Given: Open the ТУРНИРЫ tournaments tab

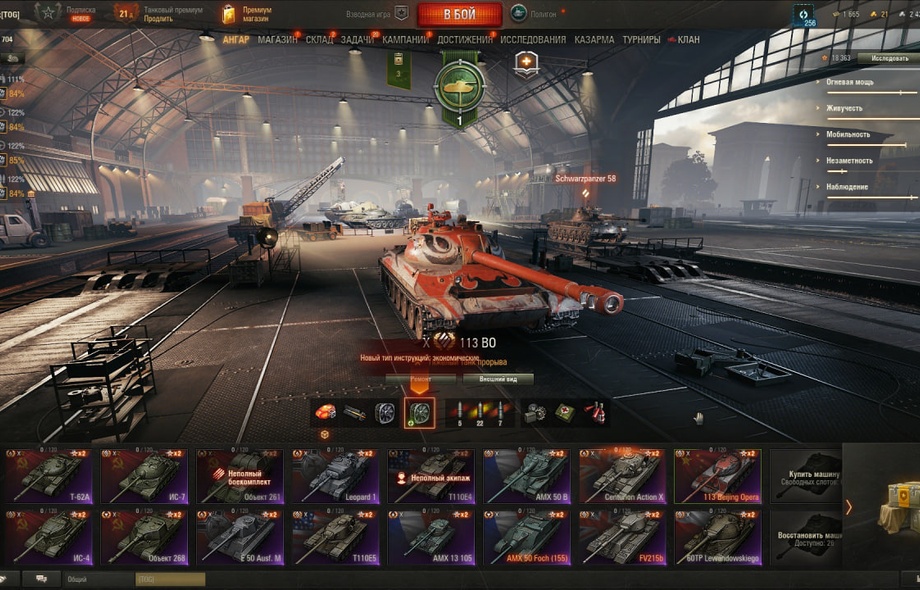Looking at the screenshot, I should pyautogui.click(x=641, y=40).
